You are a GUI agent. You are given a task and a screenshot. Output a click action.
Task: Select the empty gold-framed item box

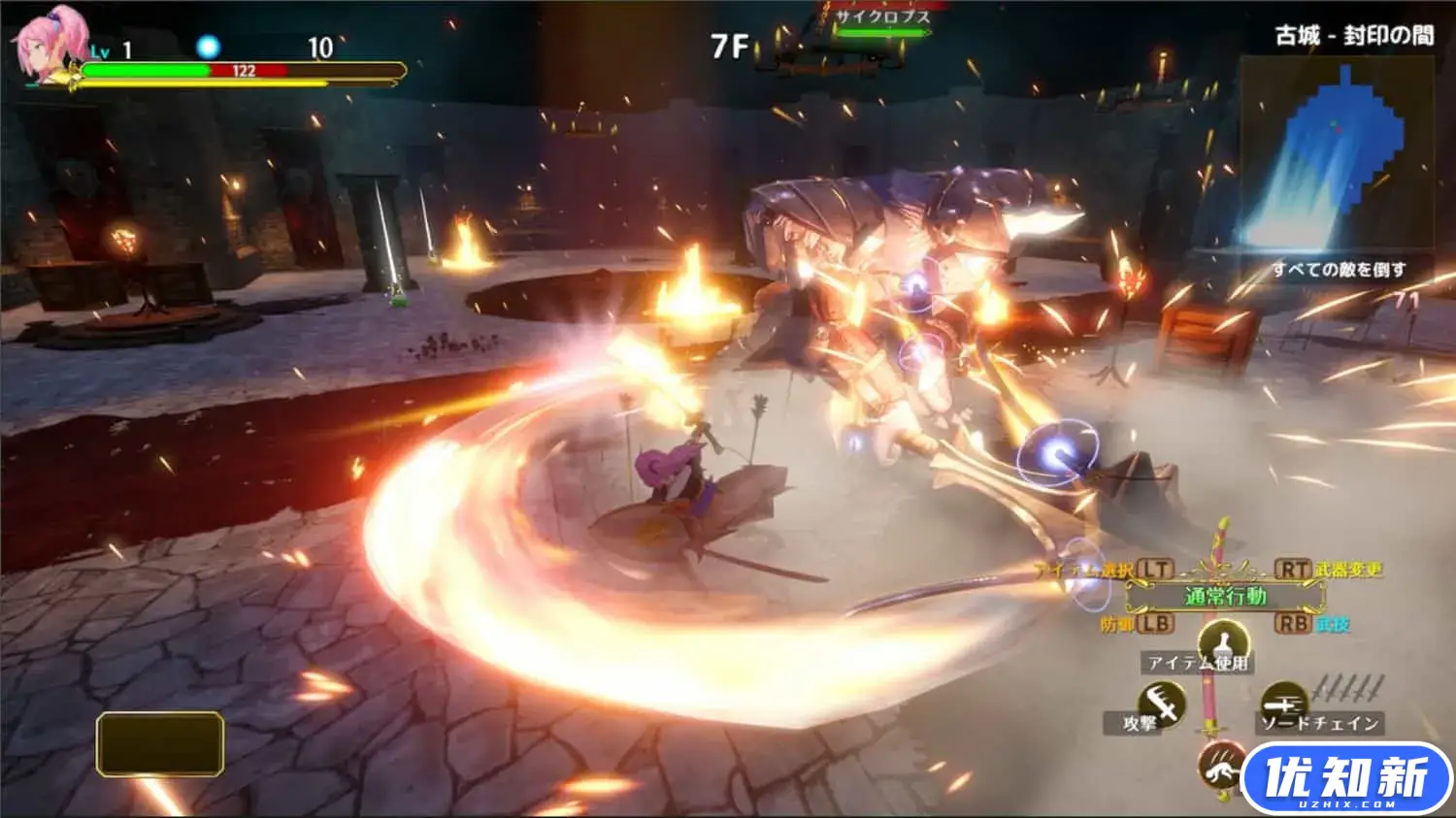tap(160, 744)
